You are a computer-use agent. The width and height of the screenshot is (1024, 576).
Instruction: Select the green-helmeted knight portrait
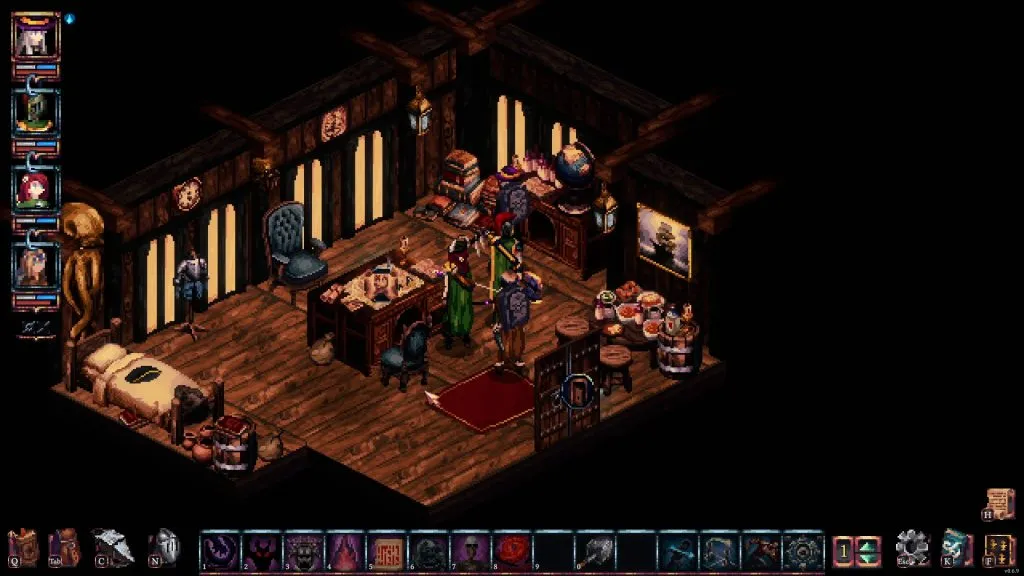[36, 112]
